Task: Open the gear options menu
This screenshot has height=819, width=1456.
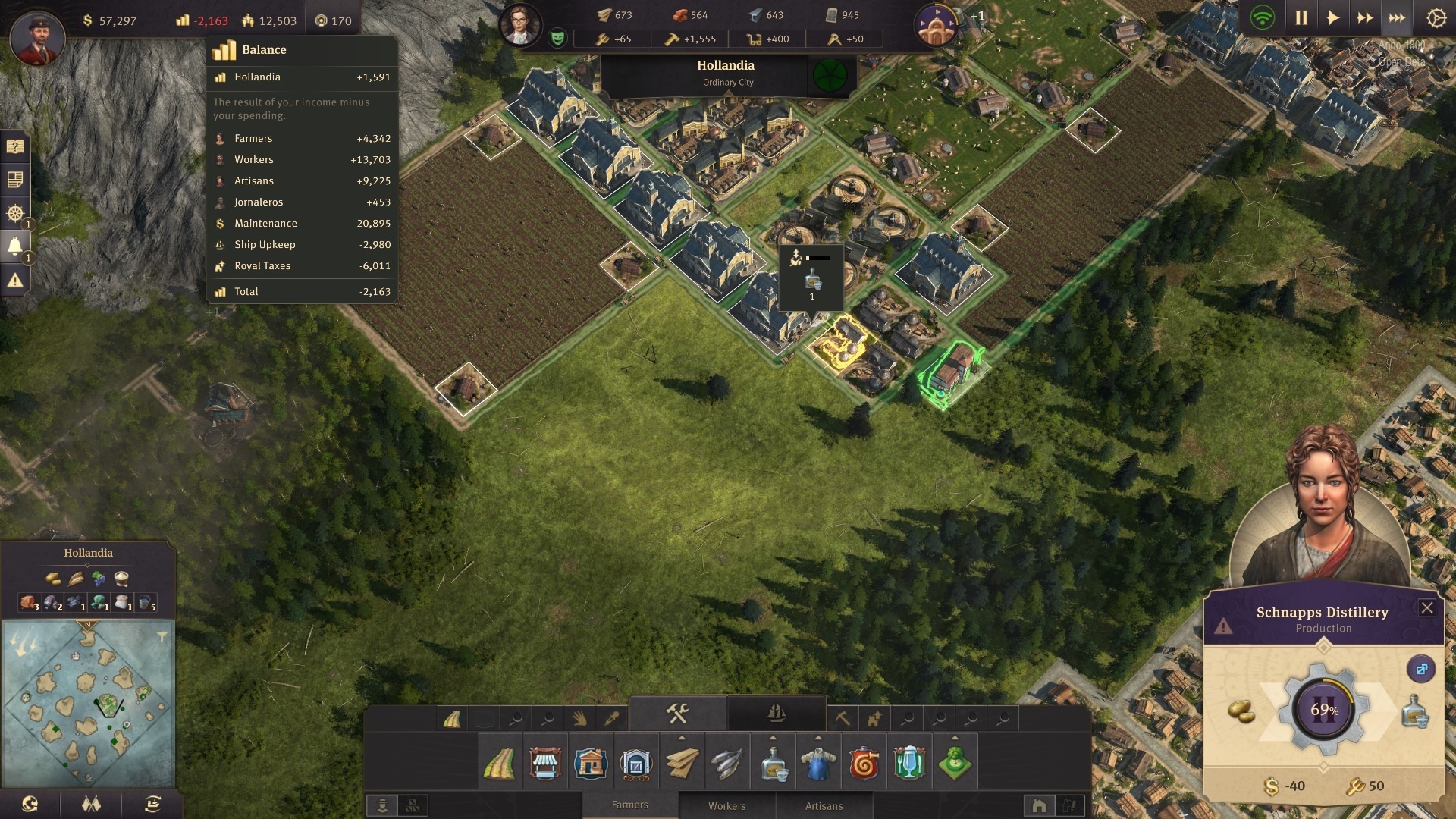Action: point(1436,18)
